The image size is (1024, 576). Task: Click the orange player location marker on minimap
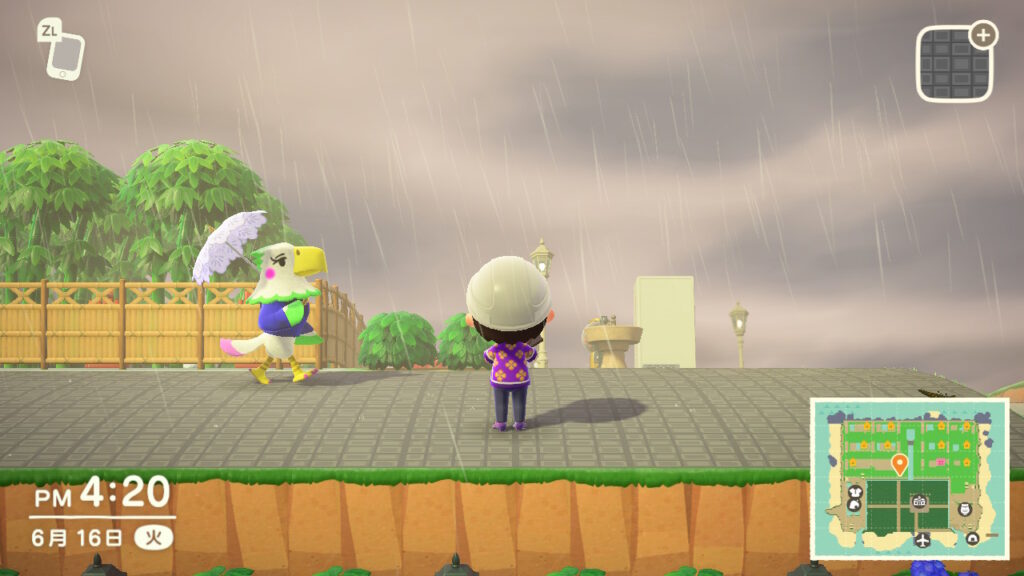coord(899,464)
